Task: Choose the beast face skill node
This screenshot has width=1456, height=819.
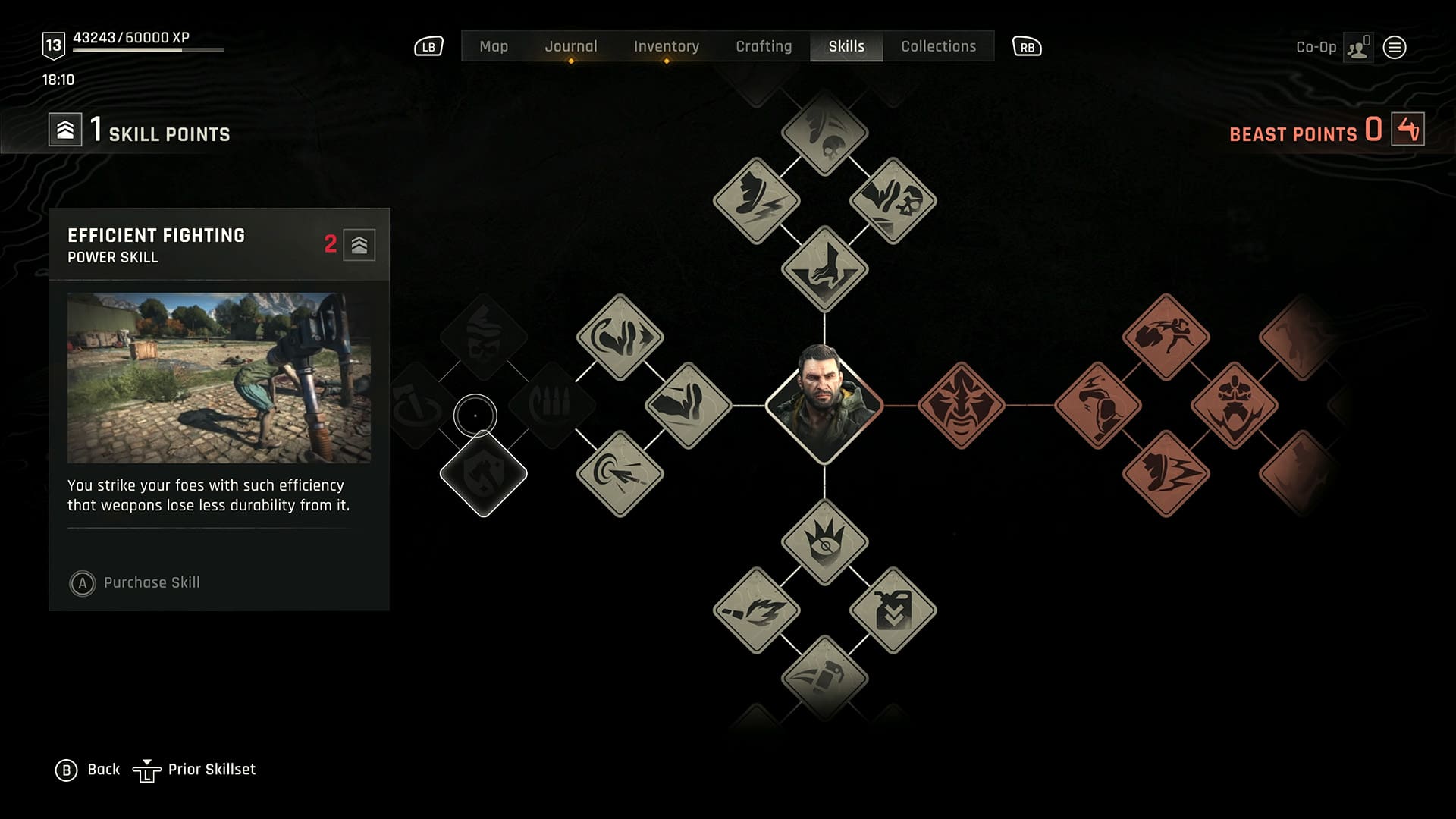Action: coord(961,406)
